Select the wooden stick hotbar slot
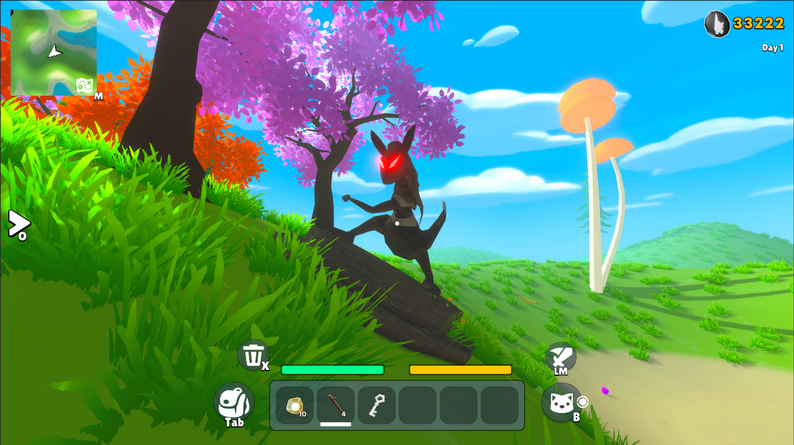 pos(336,405)
